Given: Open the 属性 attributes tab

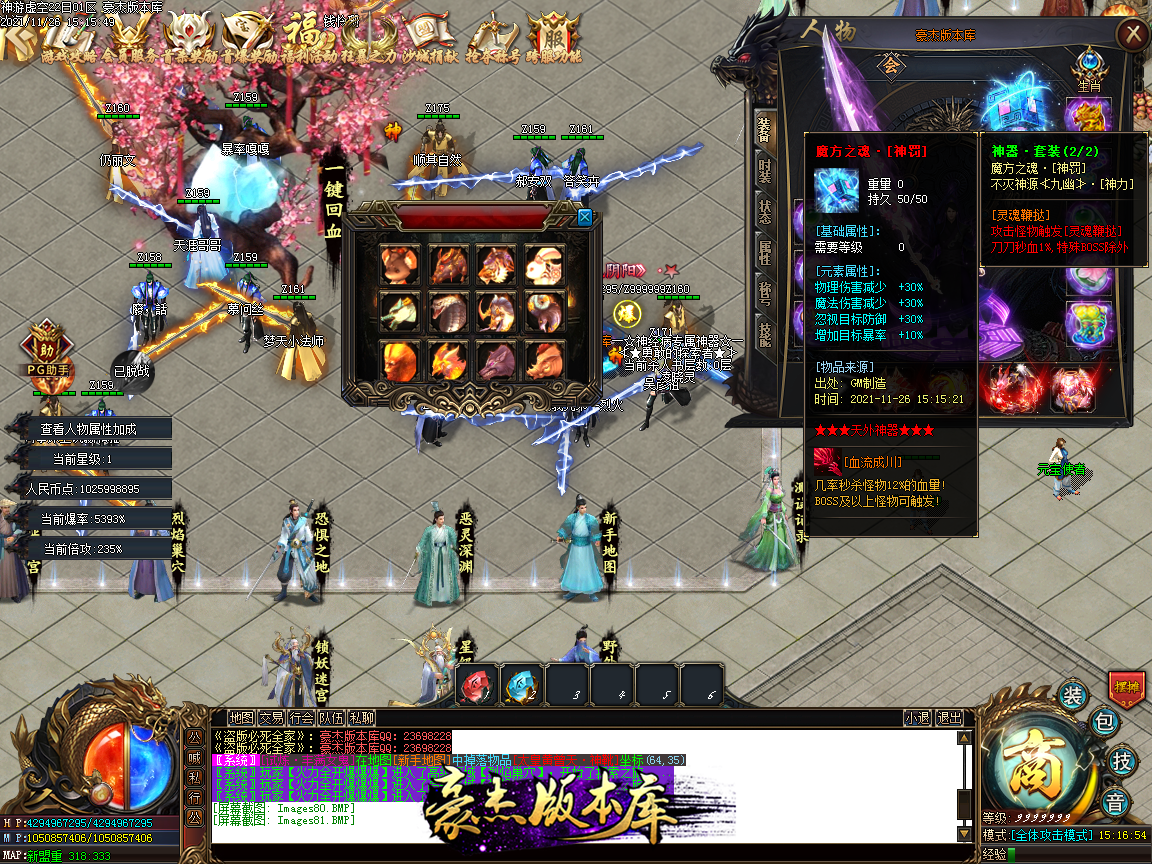Looking at the screenshot, I should click(765, 252).
